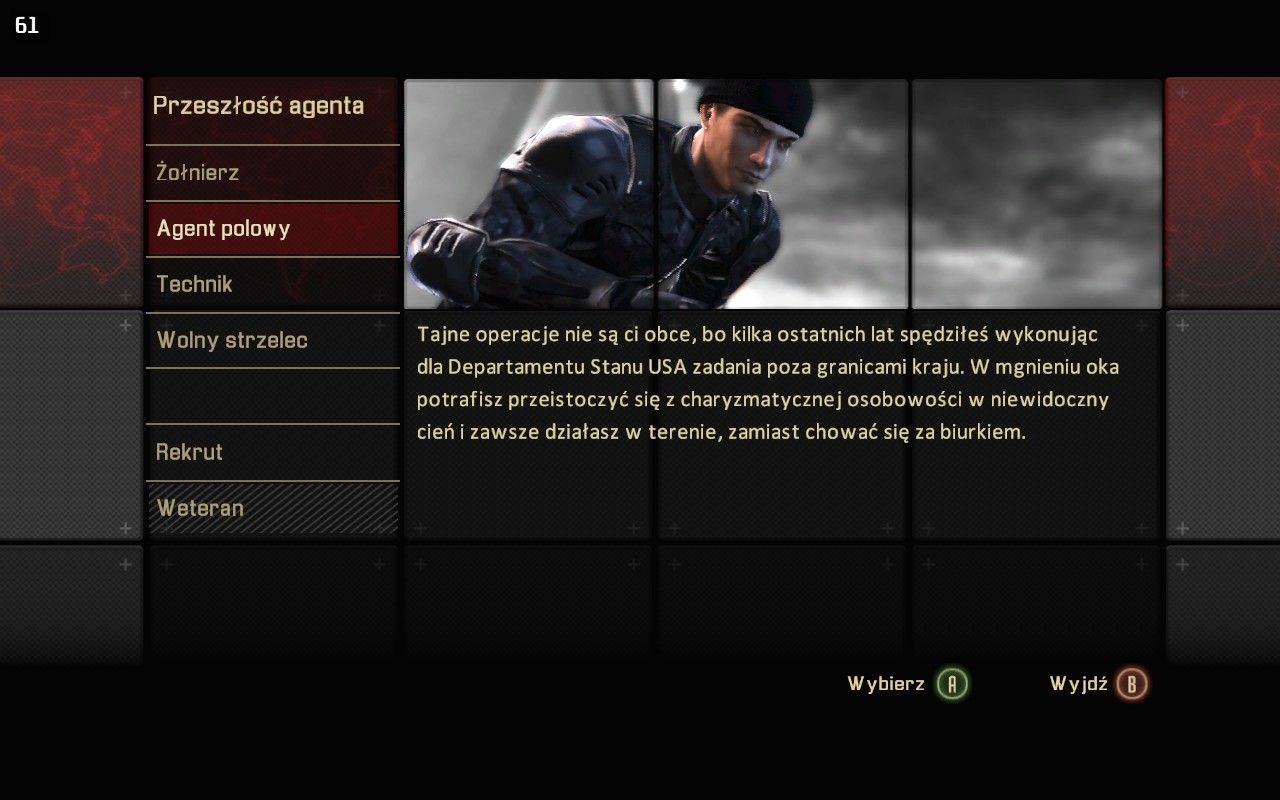Click the 61 counter in the corner
The height and width of the screenshot is (800, 1280).
pyautogui.click(x=27, y=26)
